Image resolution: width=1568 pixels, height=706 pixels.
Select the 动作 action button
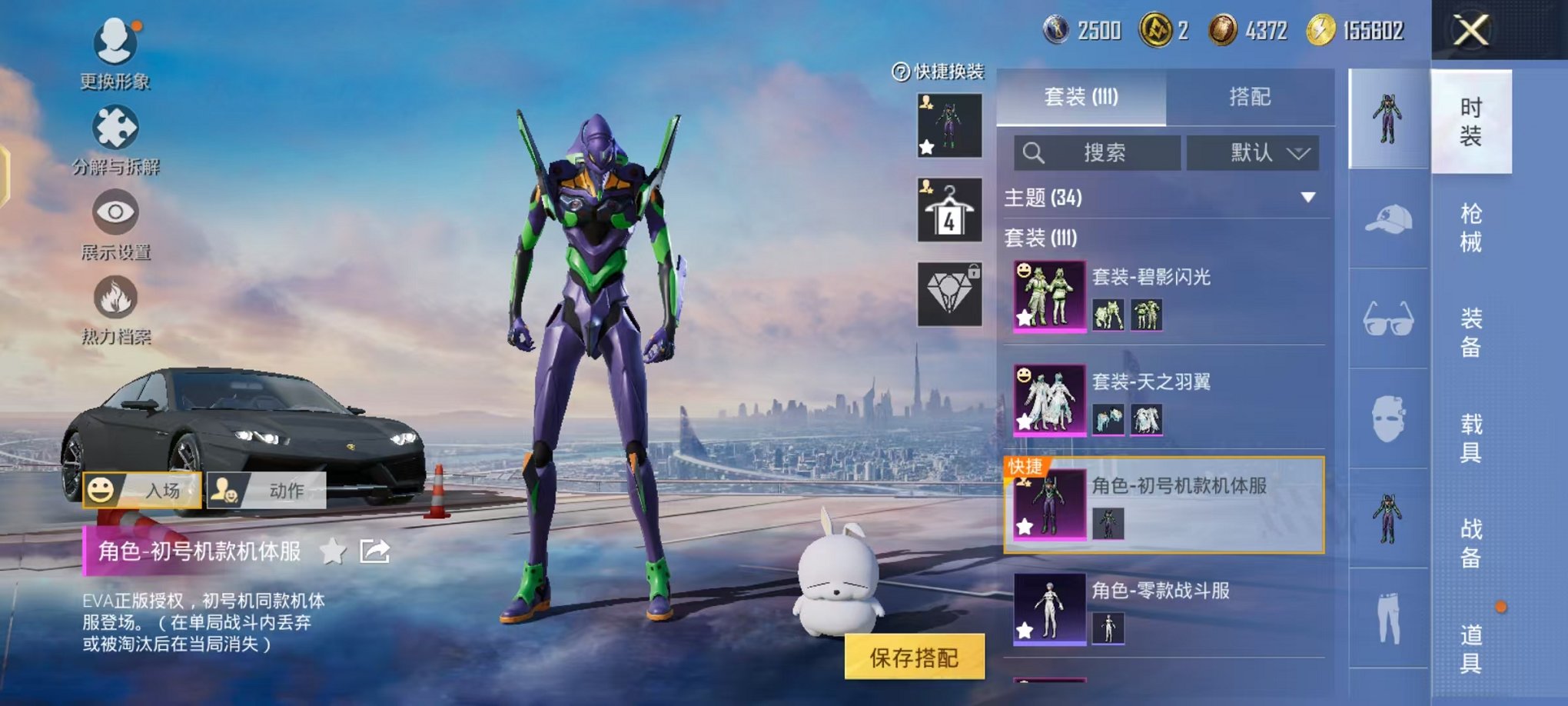(x=266, y=490)
